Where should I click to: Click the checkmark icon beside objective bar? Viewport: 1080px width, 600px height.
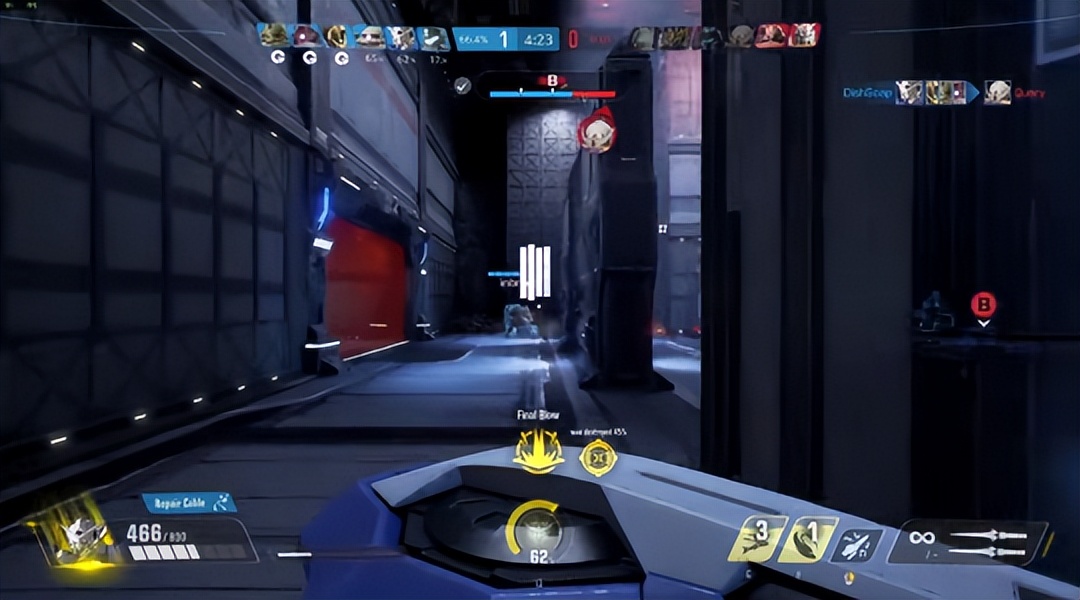click(x=462, y=86)
